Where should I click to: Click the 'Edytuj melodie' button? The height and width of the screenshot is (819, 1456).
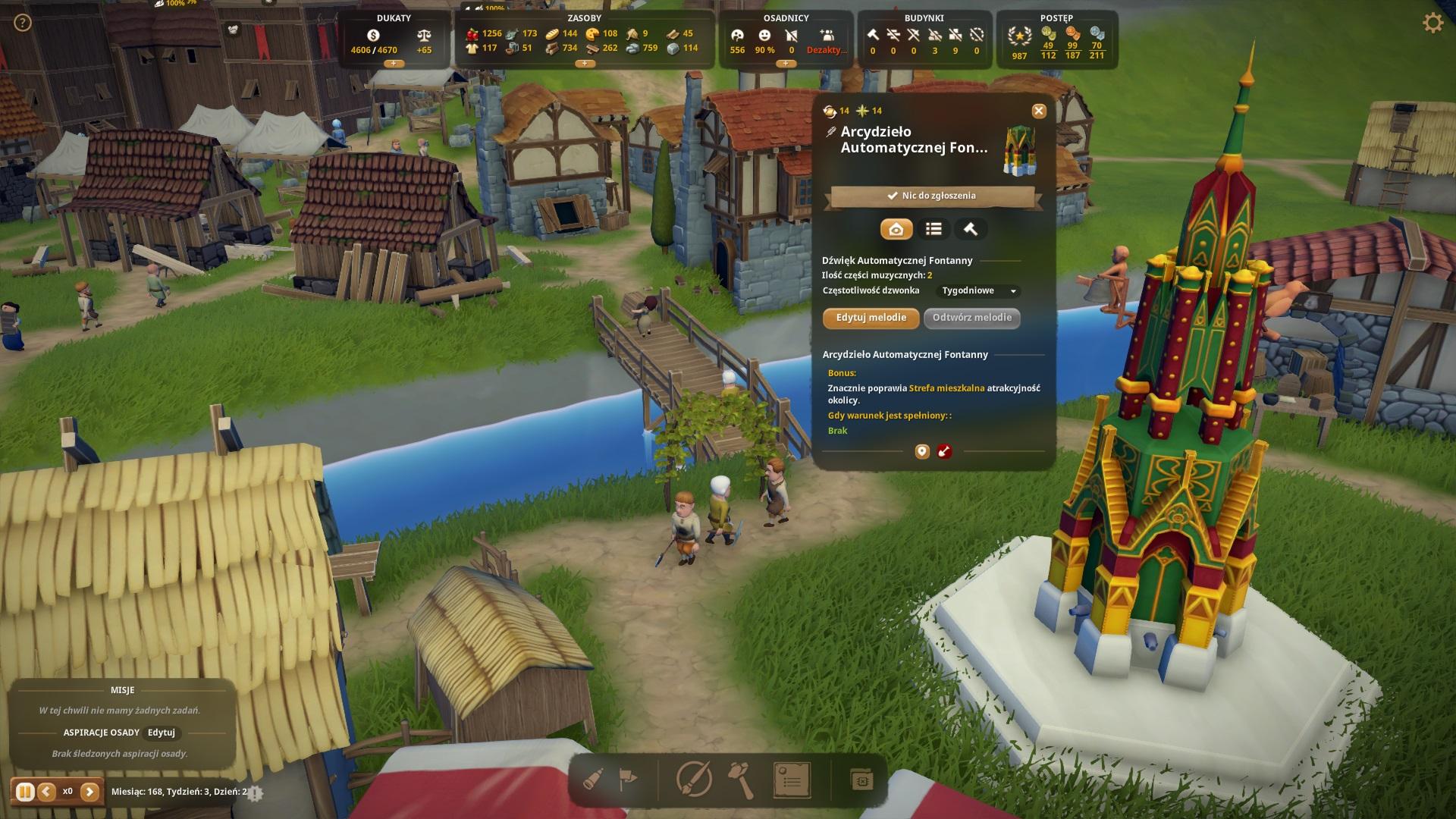click(x=871, y=318)
